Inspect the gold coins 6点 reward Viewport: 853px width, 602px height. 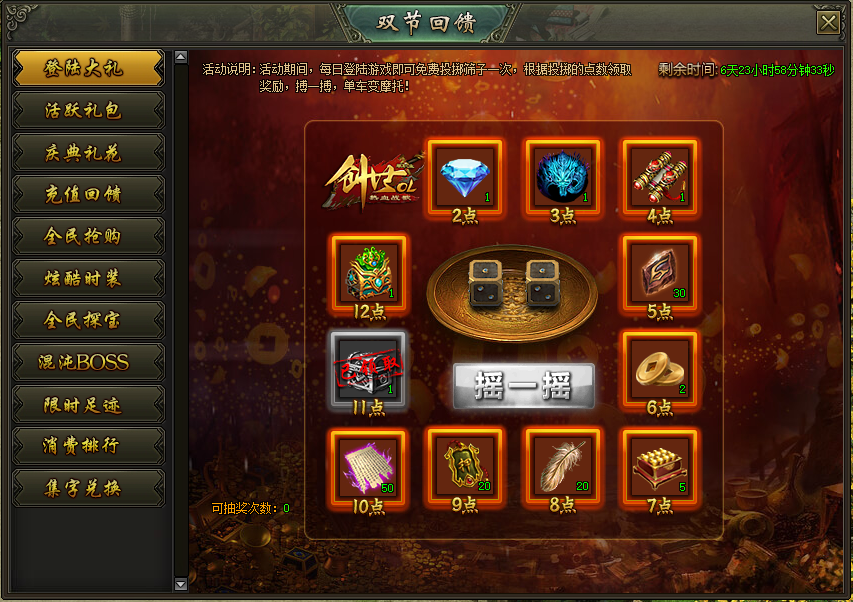[659, 369]
